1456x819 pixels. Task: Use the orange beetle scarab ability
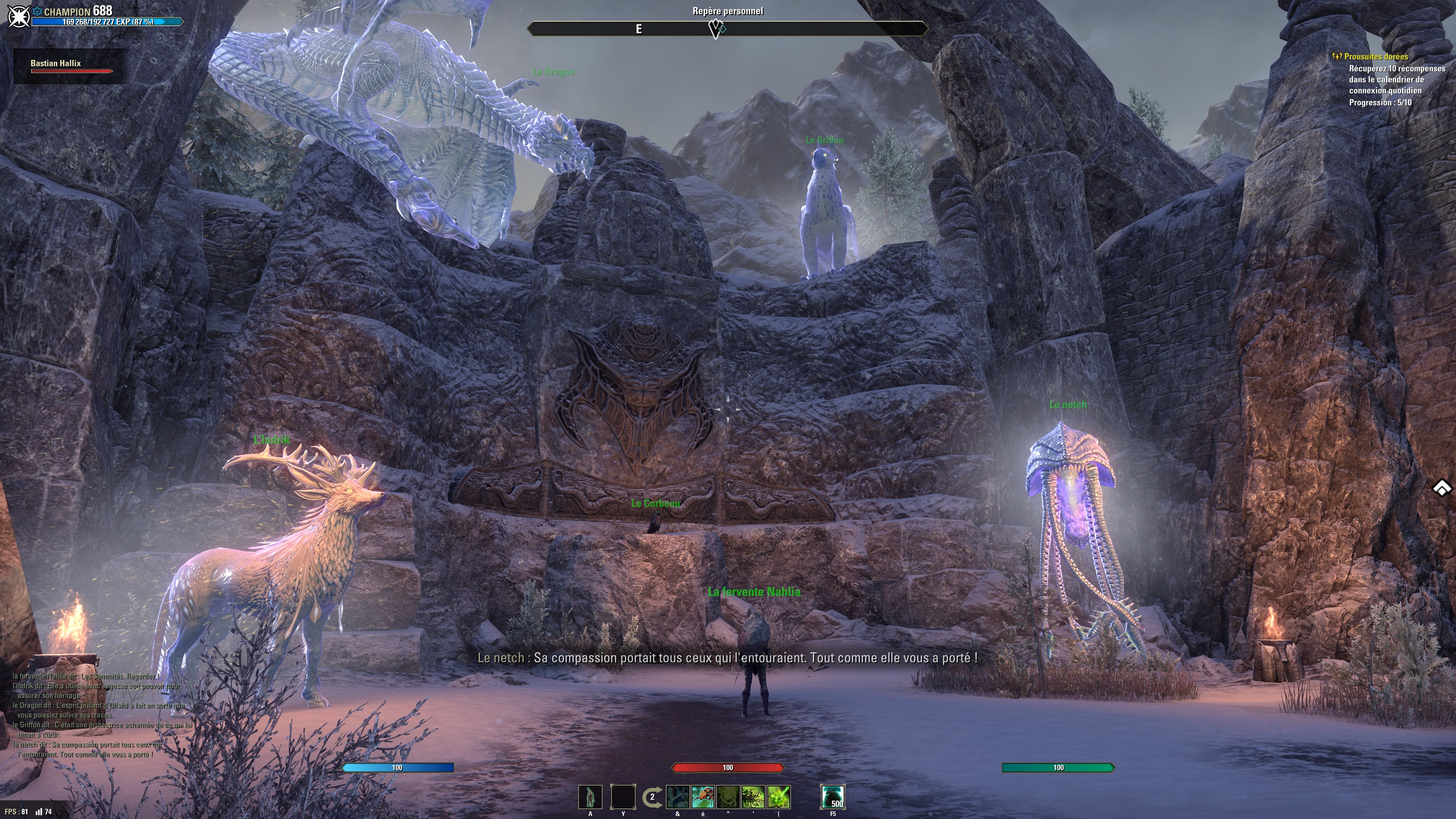(x=703, y=796)
